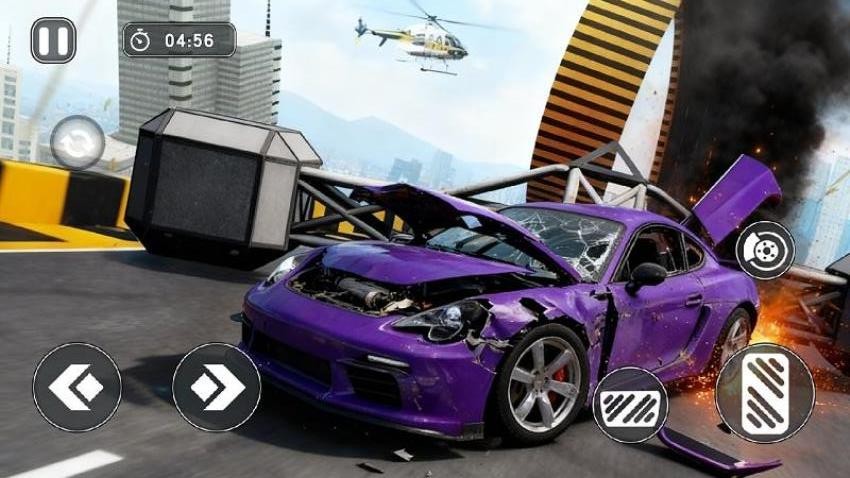Hit the brake pedal button
This screenshot has width=850, height=478.
point(630,405)
